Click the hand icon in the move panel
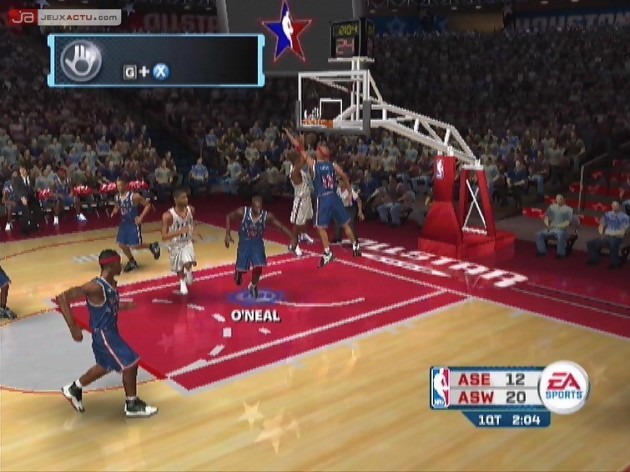630x472 pixels. pos(81,60)
